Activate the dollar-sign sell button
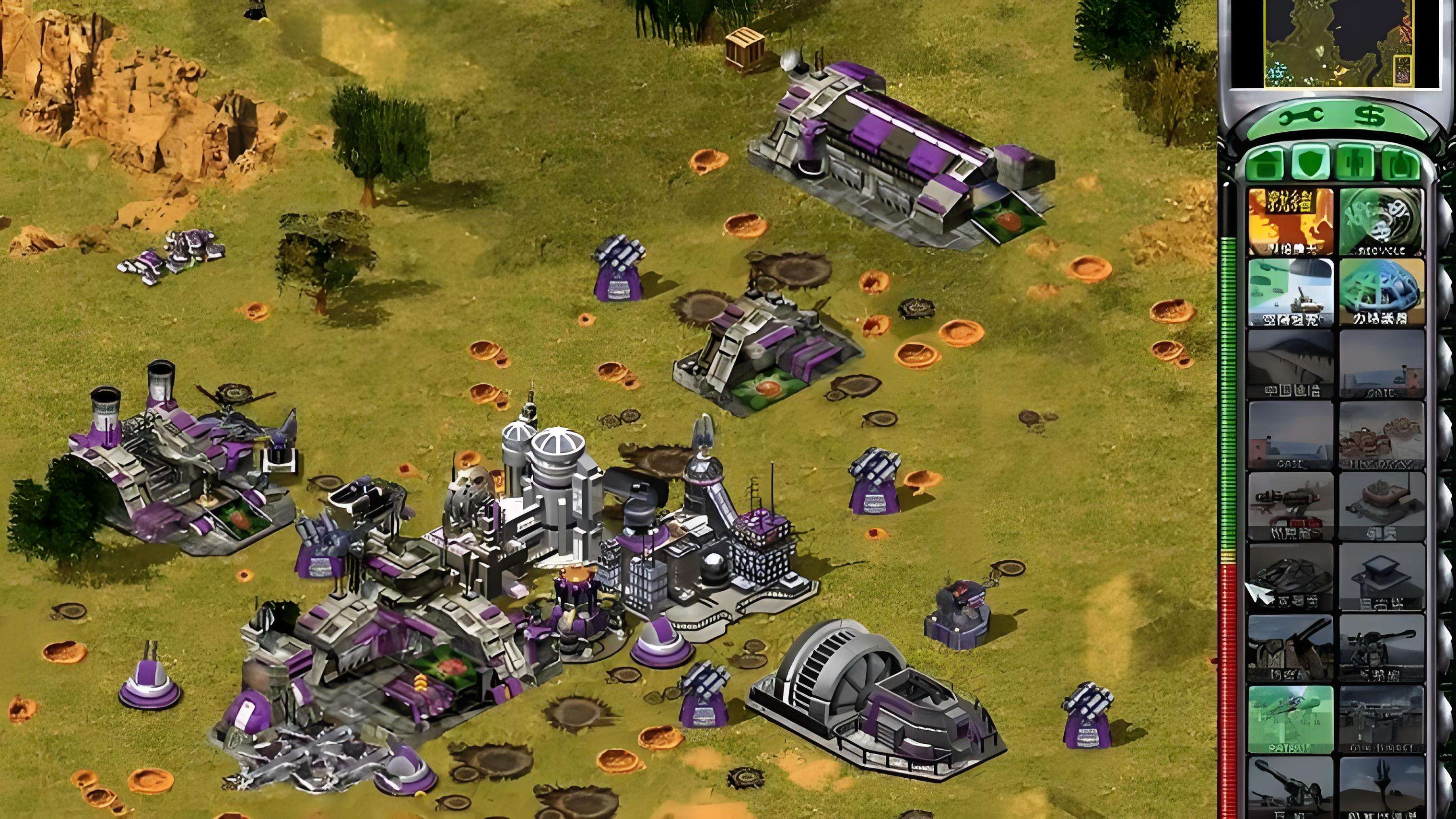1456x819 pixels. pyautogui.click(x=1369, y=117)
